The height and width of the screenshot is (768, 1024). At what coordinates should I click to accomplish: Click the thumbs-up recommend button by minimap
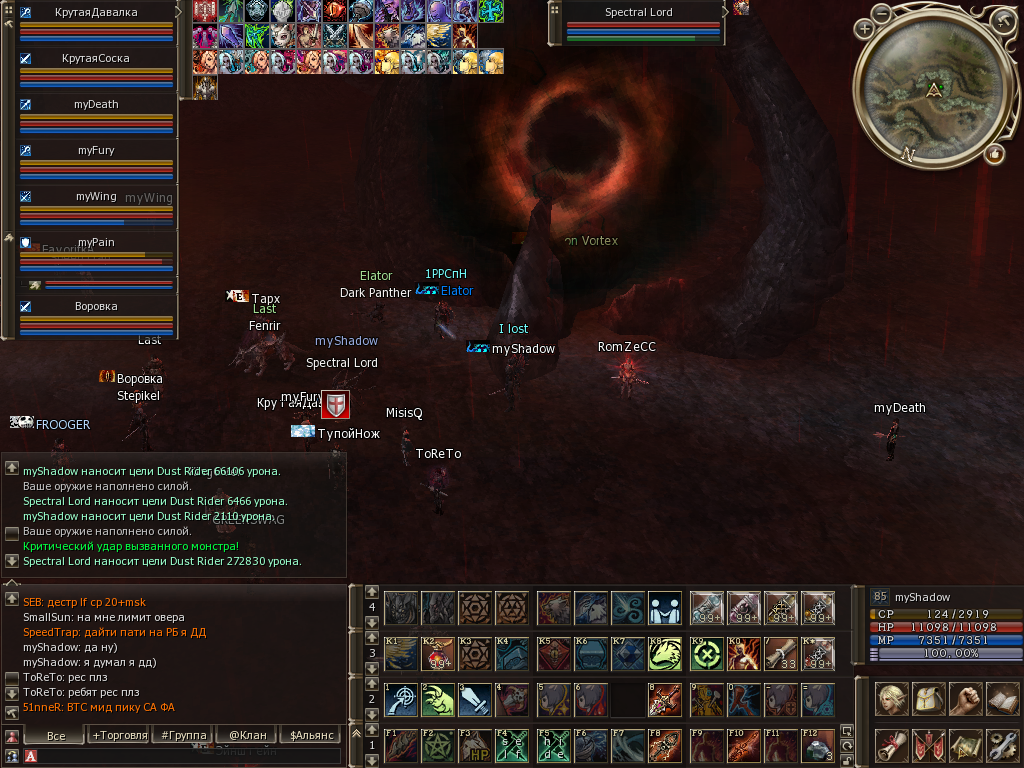tap(995, 153)
